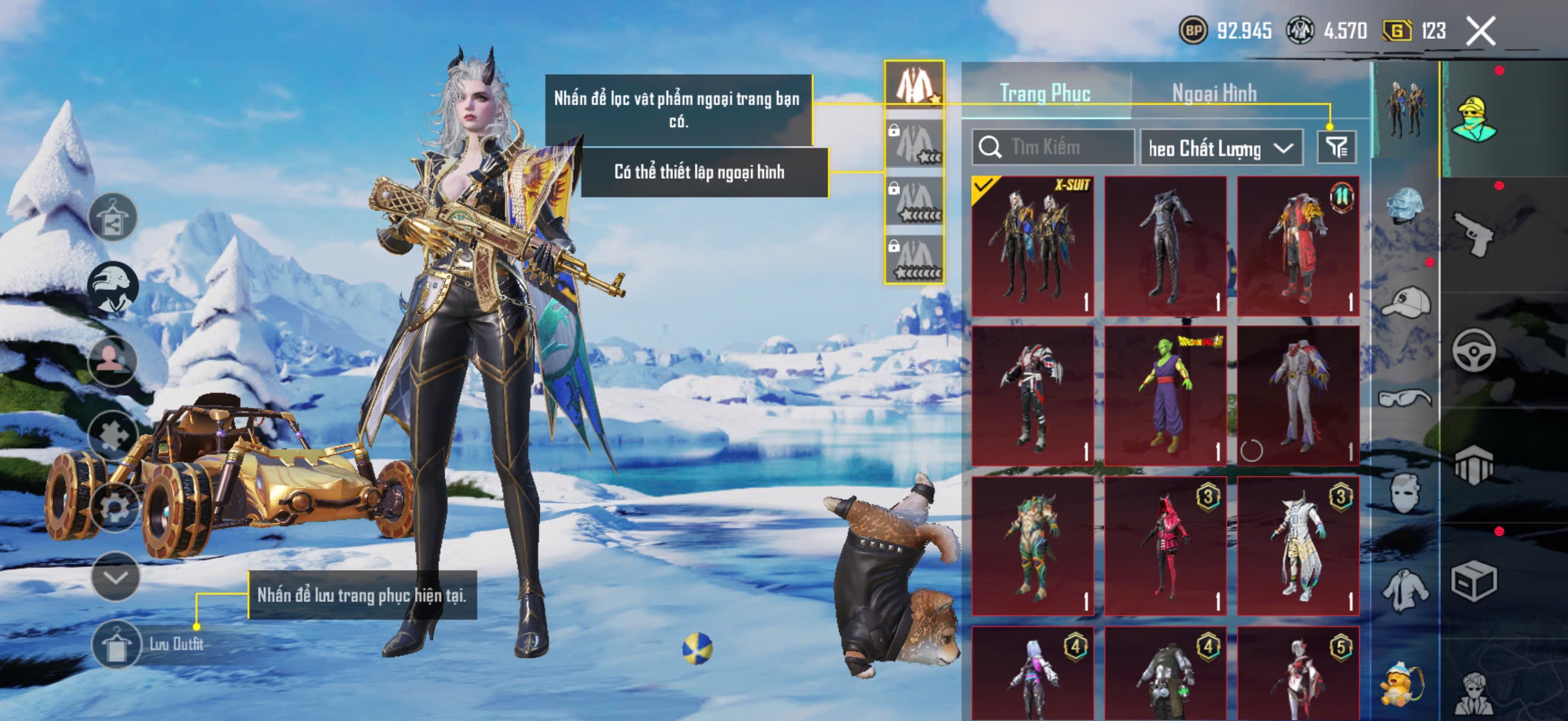This screenshot has width=1568, height=721.
Task: Pick the red coat outfit with level 11 badge
Action: point(1298,246)
